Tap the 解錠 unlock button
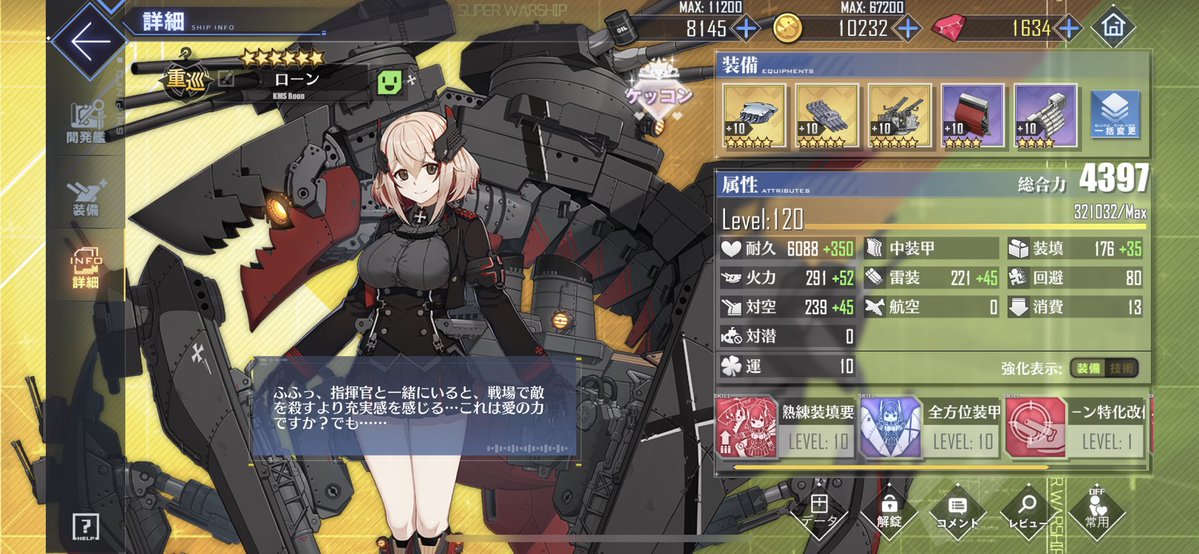Screen dimensions: 1199x554 888,510
